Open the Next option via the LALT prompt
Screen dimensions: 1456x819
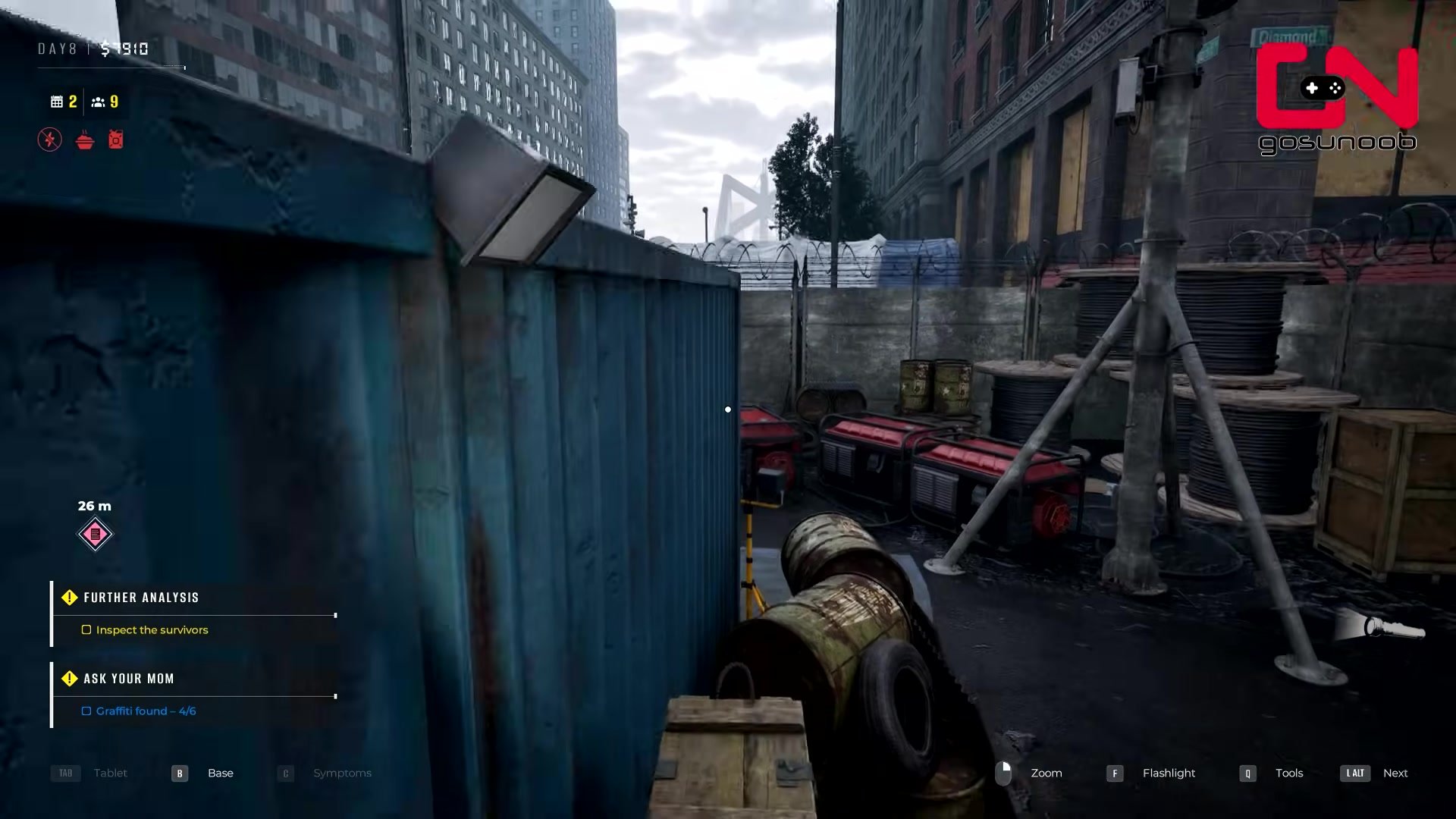coord(1354,773)
